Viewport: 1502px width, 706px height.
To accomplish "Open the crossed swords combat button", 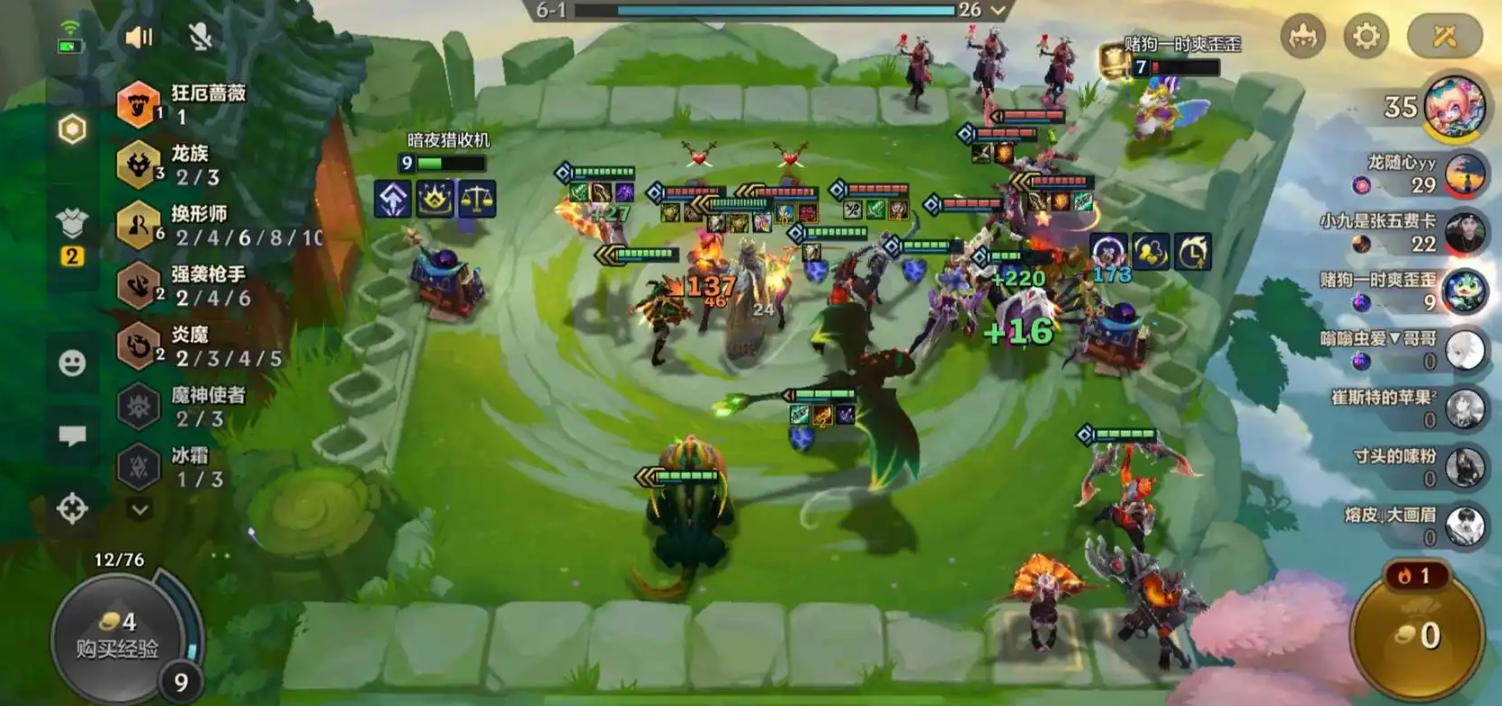I will click(x=1444, y=37).
